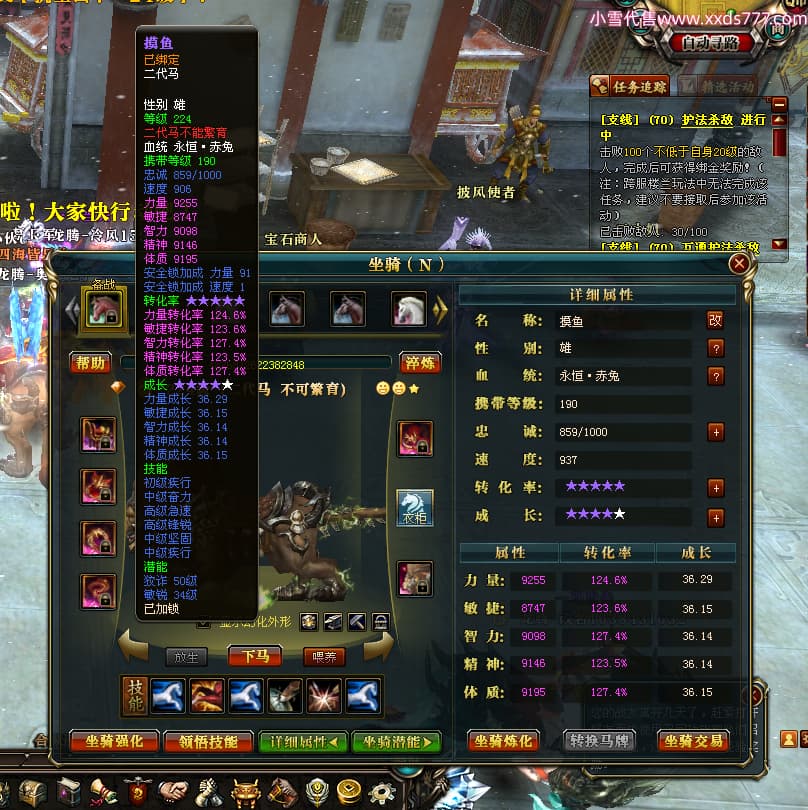The width and height of the screenshot is (808, 810).
Task: Release the mount with 放生
Action: (x=186, y=657)
